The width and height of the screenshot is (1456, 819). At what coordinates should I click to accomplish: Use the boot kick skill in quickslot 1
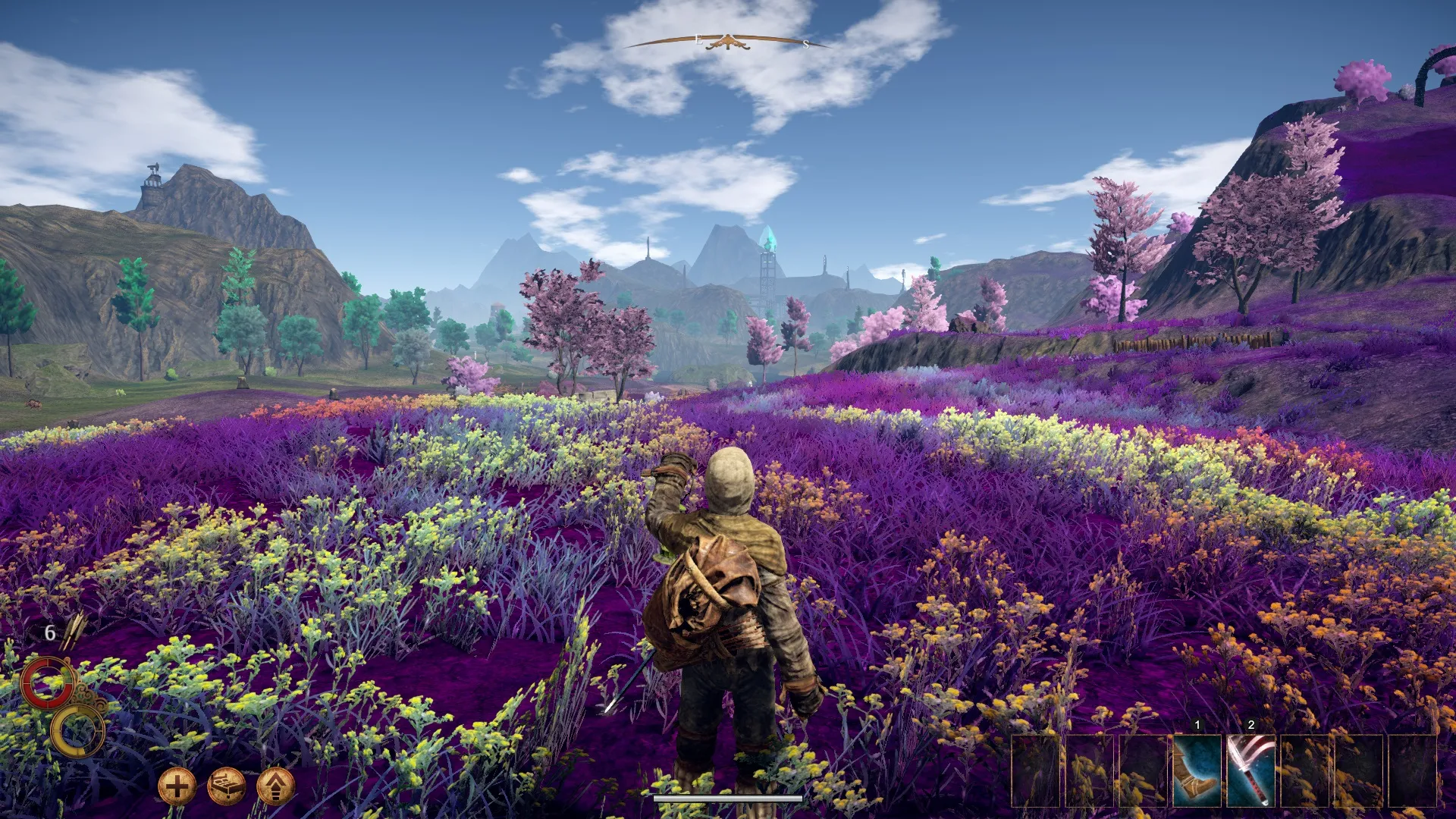(1197, 770)
